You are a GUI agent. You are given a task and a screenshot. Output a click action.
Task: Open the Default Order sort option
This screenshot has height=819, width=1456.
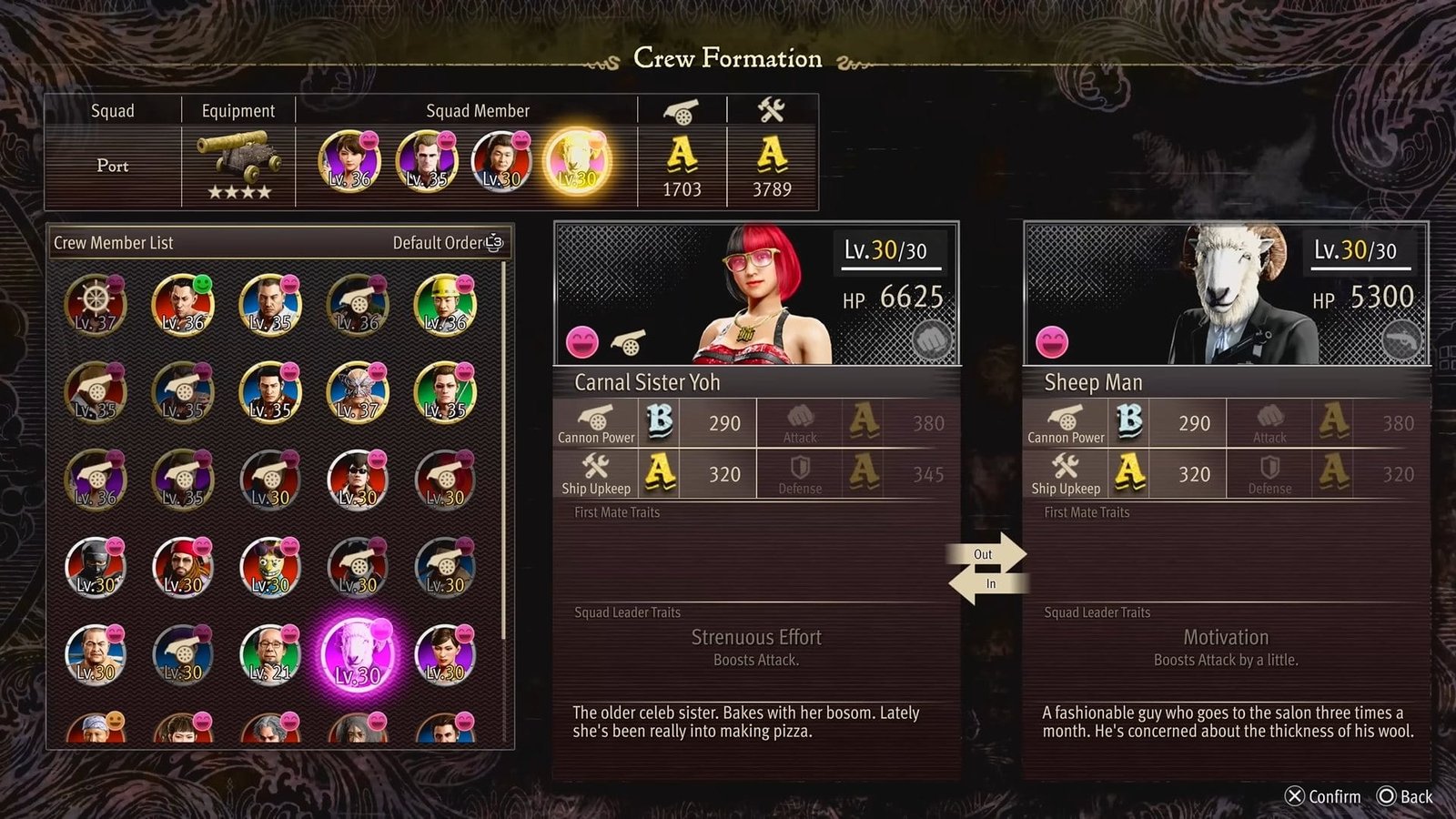coord(447,243)
